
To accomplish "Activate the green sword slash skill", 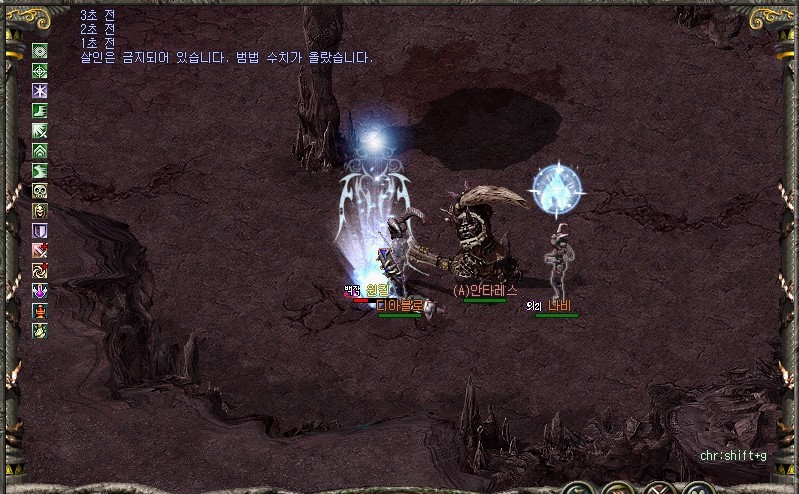I will [x=40, y=131].
